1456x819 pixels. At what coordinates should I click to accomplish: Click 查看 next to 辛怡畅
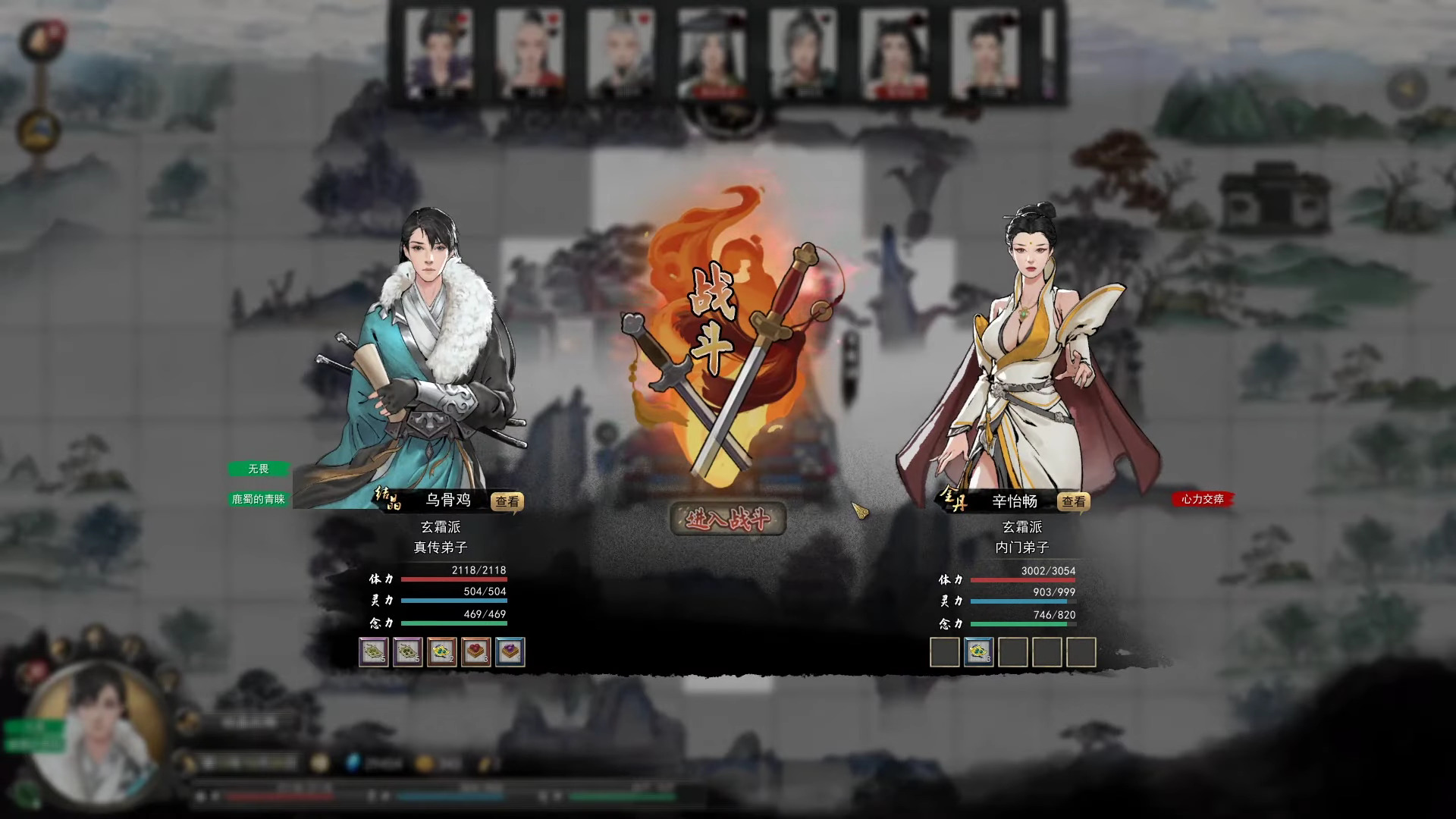click(1073, 501)
